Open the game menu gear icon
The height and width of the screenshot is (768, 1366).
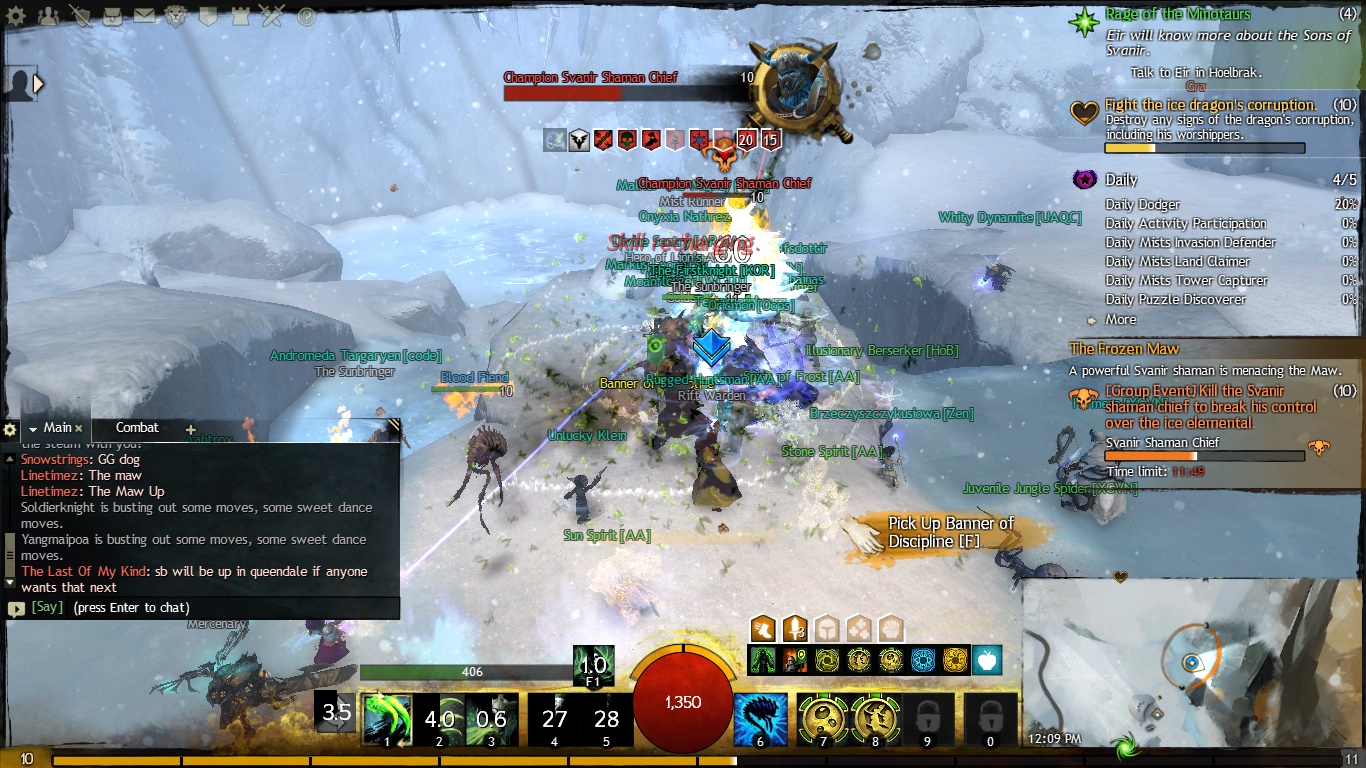[16, 16]
